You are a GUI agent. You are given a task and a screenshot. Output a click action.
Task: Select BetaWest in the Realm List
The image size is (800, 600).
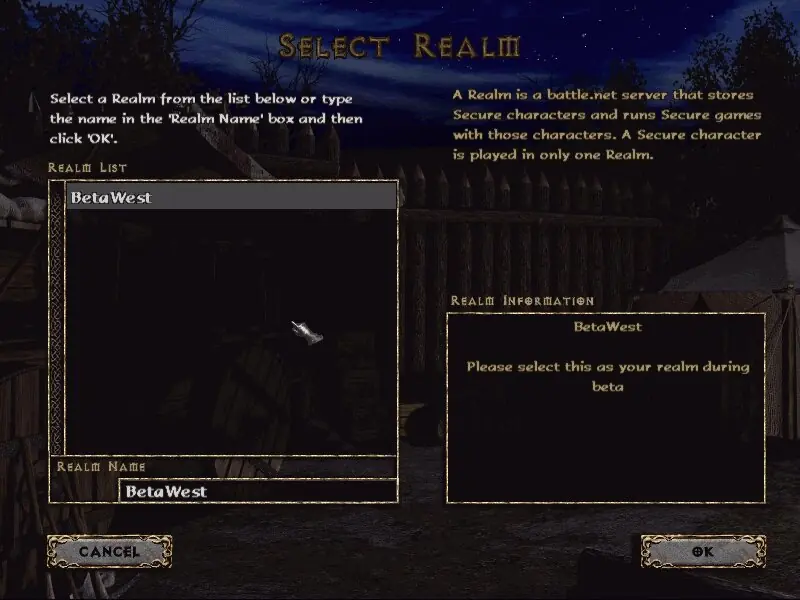[x=231, y=197]
